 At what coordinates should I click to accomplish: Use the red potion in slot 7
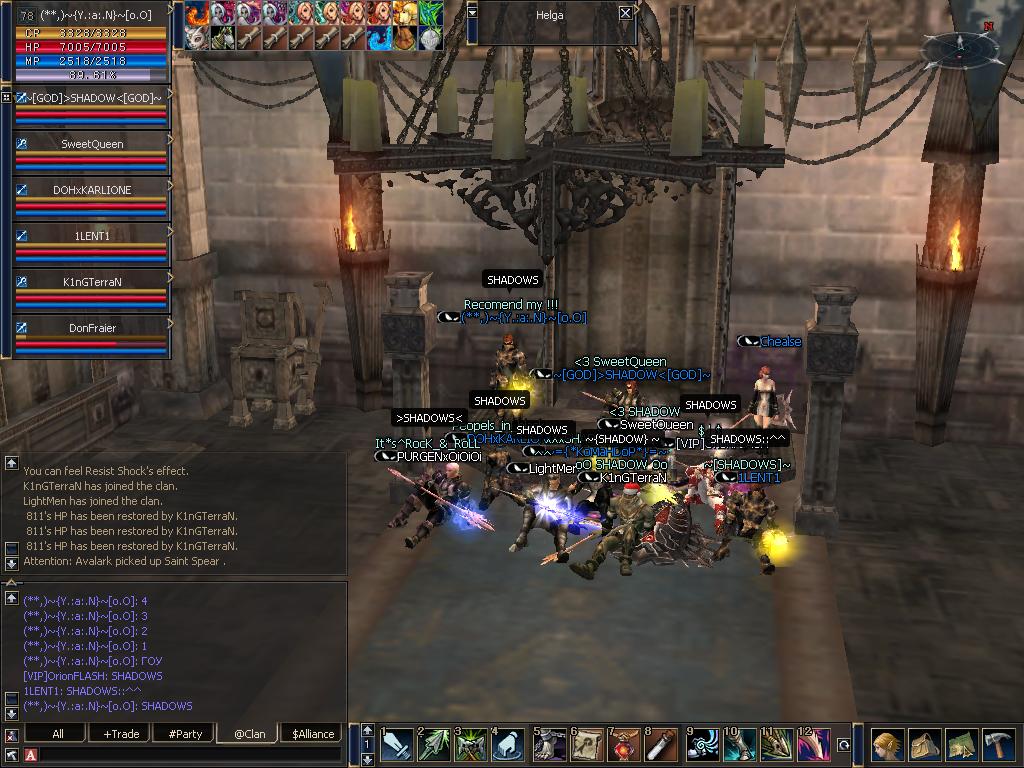point(624,745)
